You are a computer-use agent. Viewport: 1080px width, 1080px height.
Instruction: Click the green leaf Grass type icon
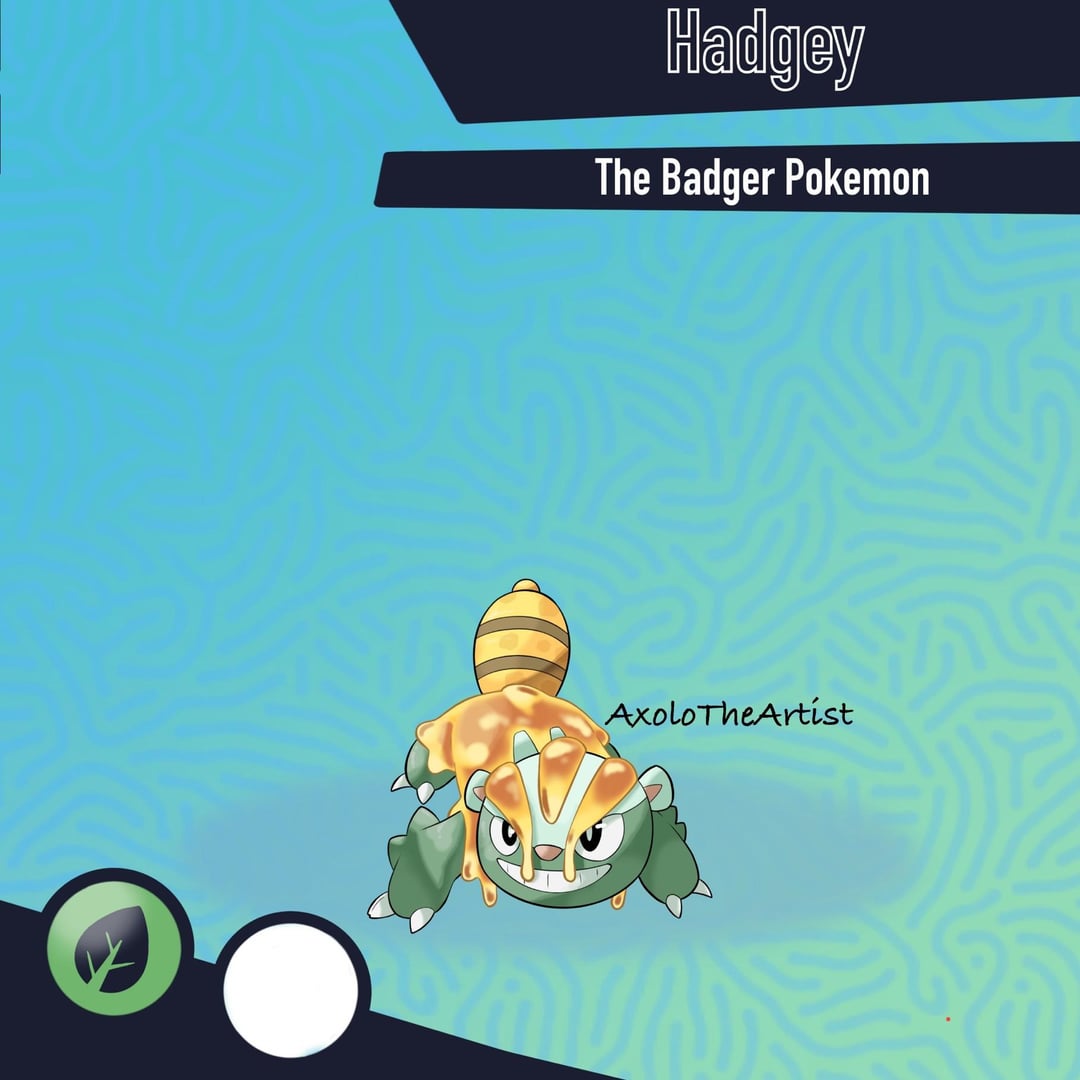coord(113,947)
